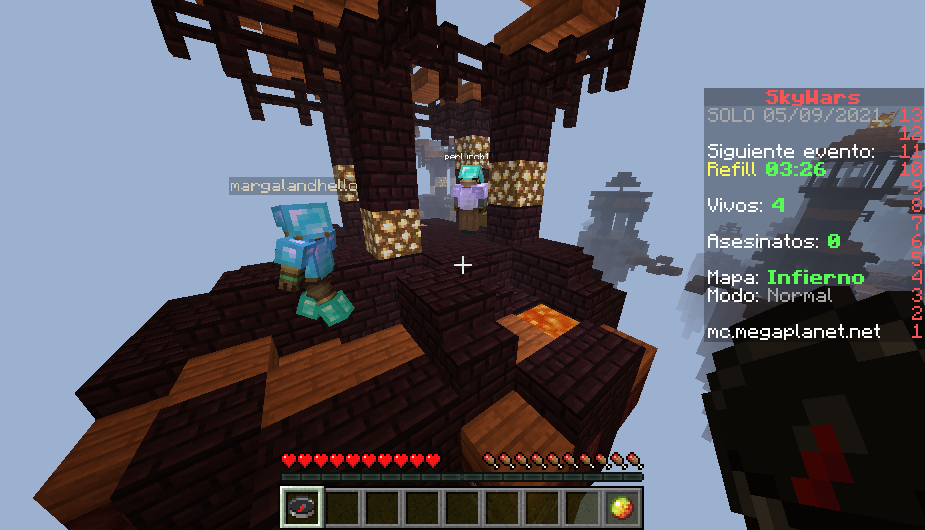Image resolution: width=925 pixels, height=530 pixels.
Task: Select the compass hotbar slot
Action: (301, 507)
